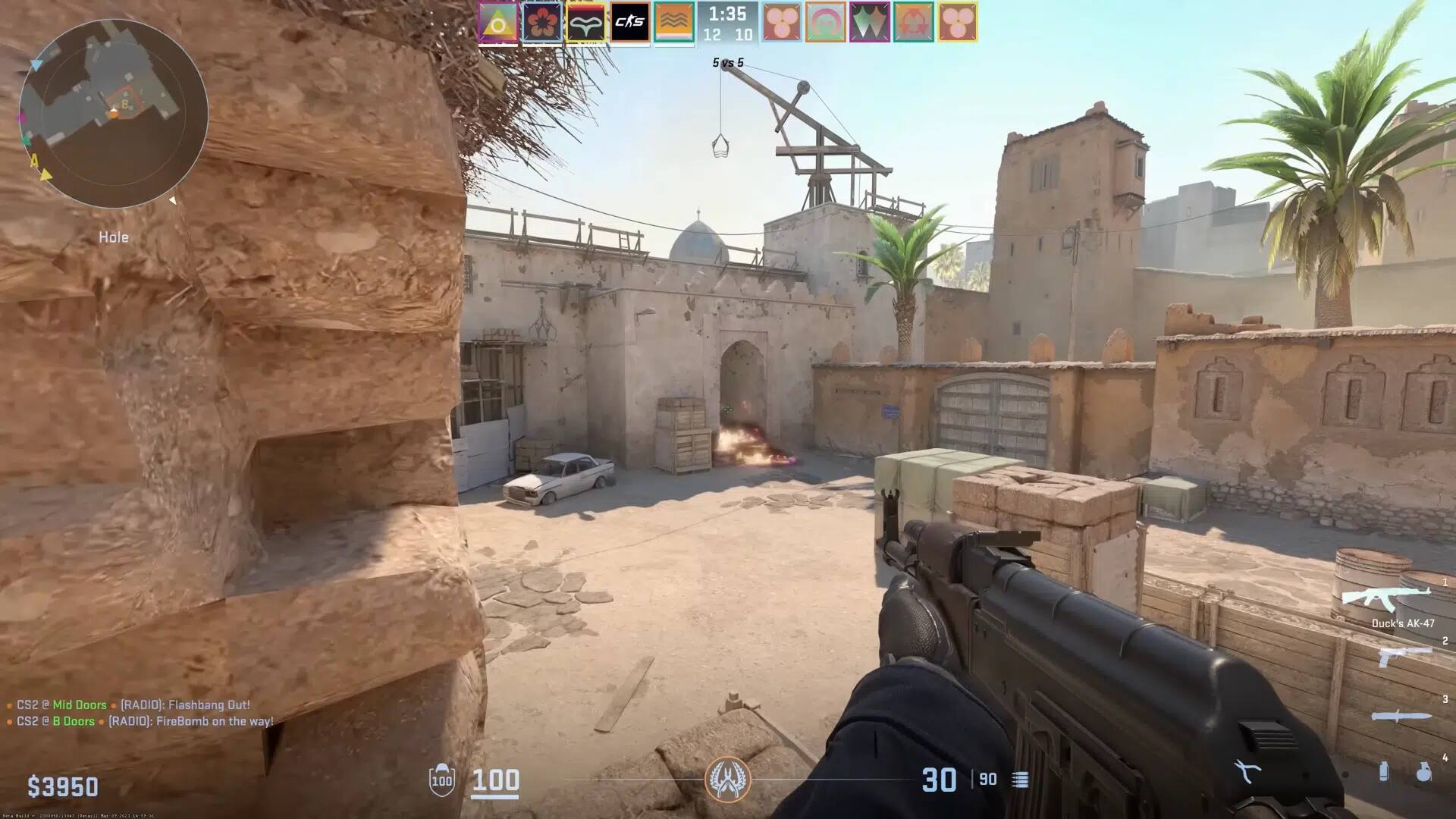Select the flashbang icon in grenade slot 4
The image size is (1456, 819).
click(x=1384, y=770)
